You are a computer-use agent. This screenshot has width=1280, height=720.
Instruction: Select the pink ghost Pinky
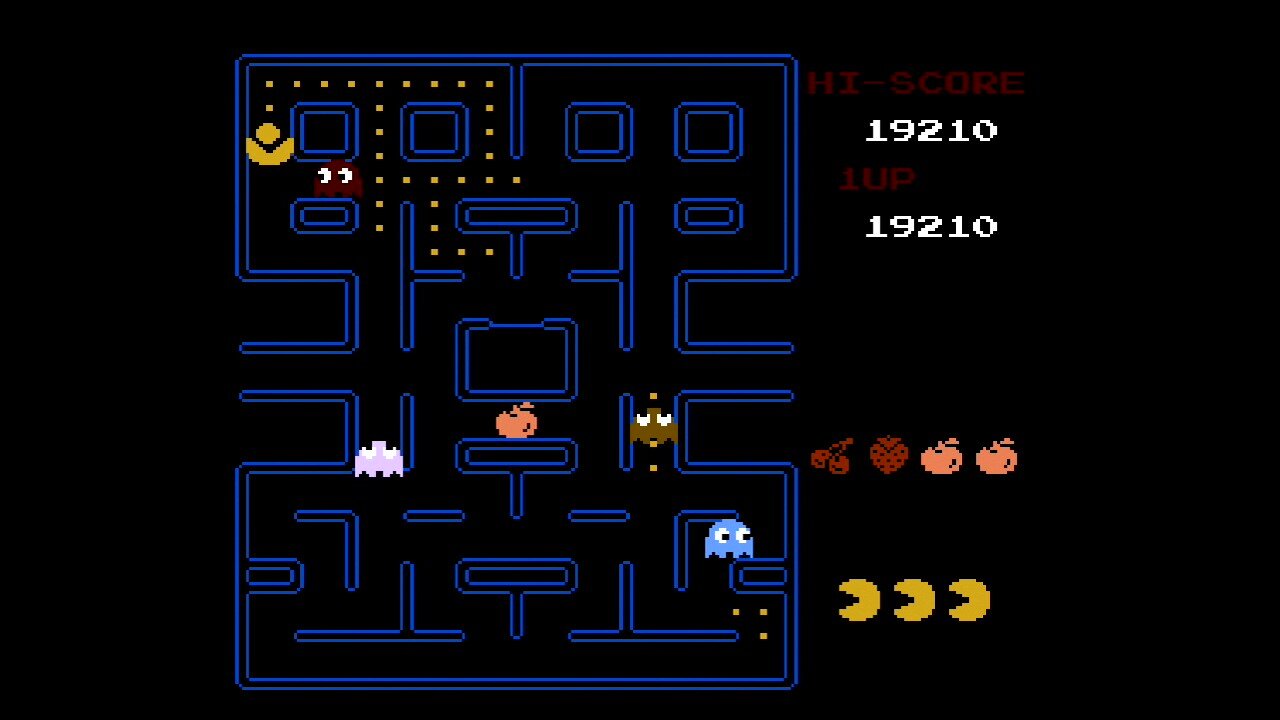[x=380, y=458]
